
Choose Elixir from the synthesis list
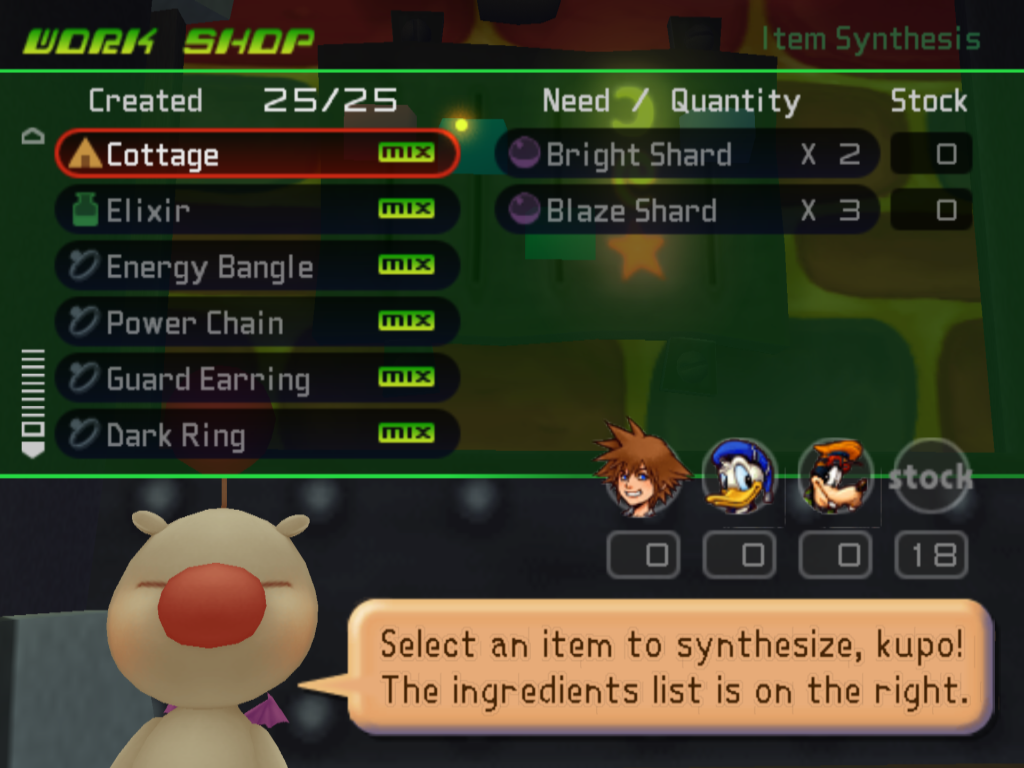point(256,210)
